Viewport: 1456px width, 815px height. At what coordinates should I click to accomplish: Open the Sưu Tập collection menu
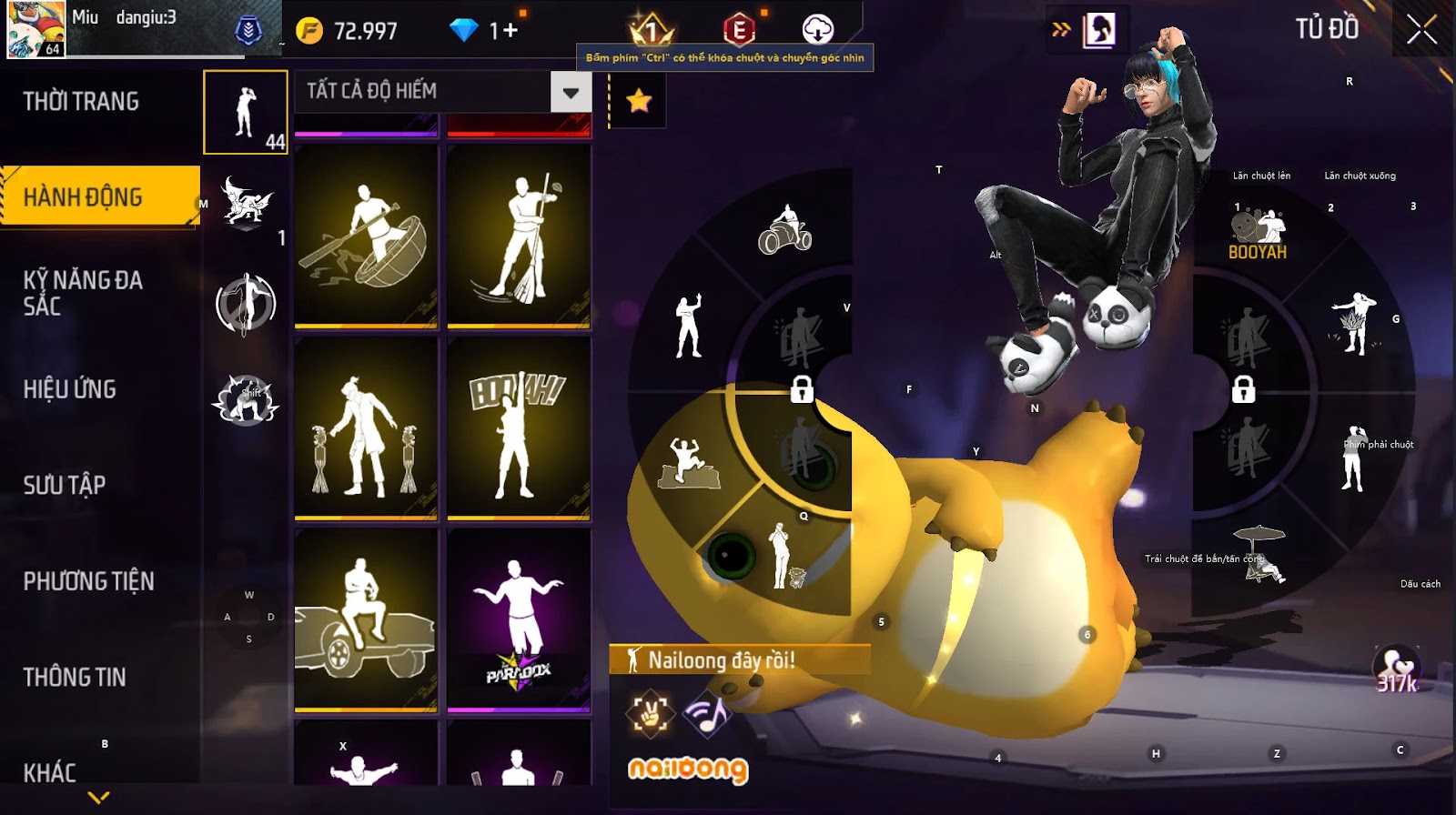[65, 485]
